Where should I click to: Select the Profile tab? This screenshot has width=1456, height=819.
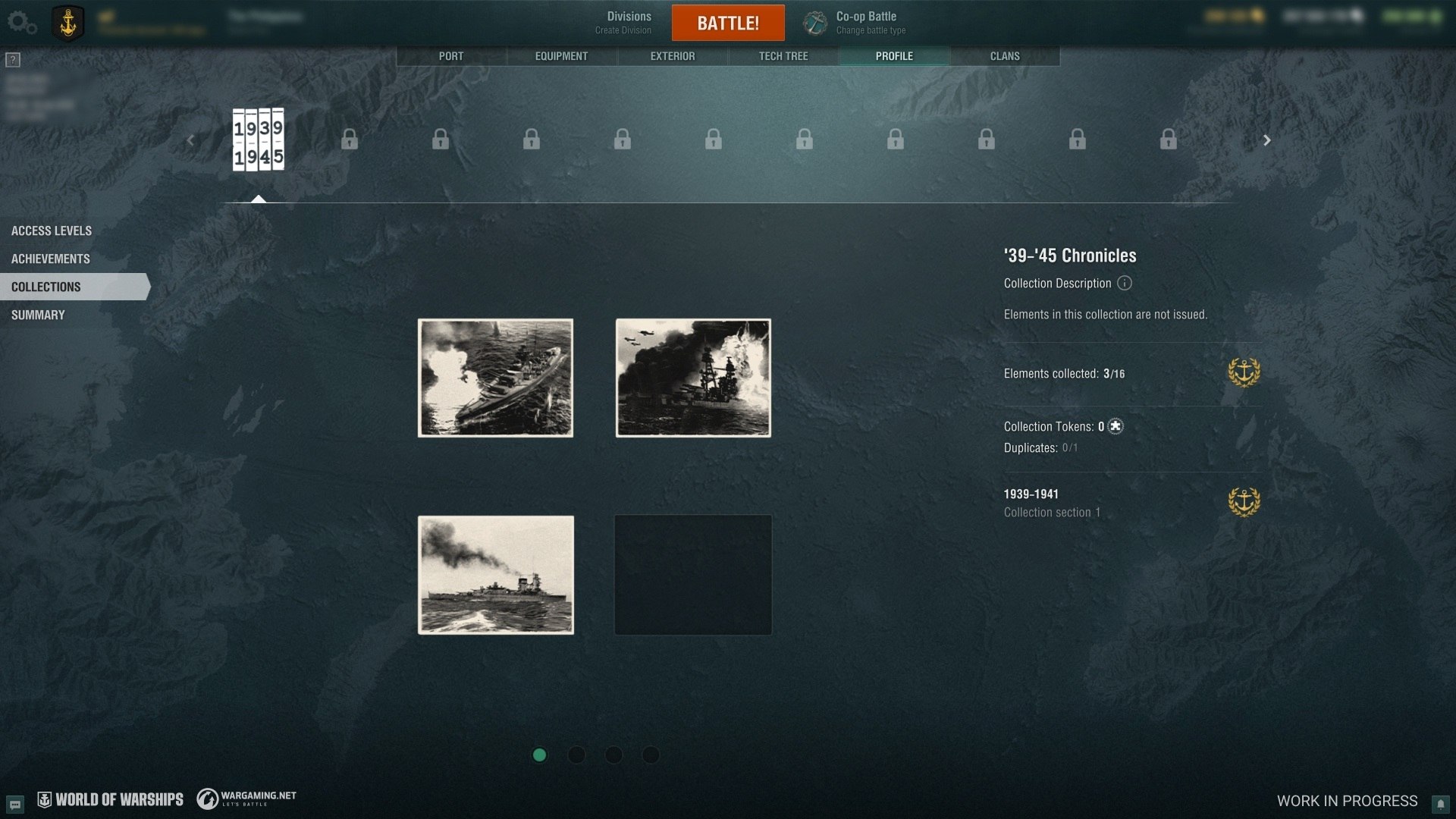coord(894,56)
